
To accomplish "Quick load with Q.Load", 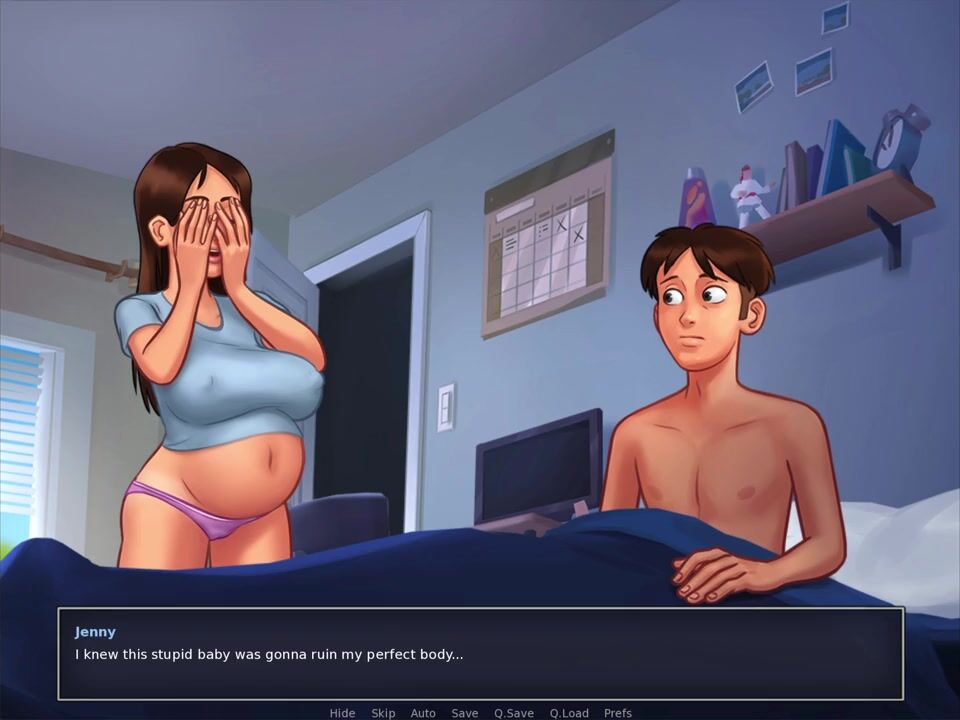I will (568, 713).
